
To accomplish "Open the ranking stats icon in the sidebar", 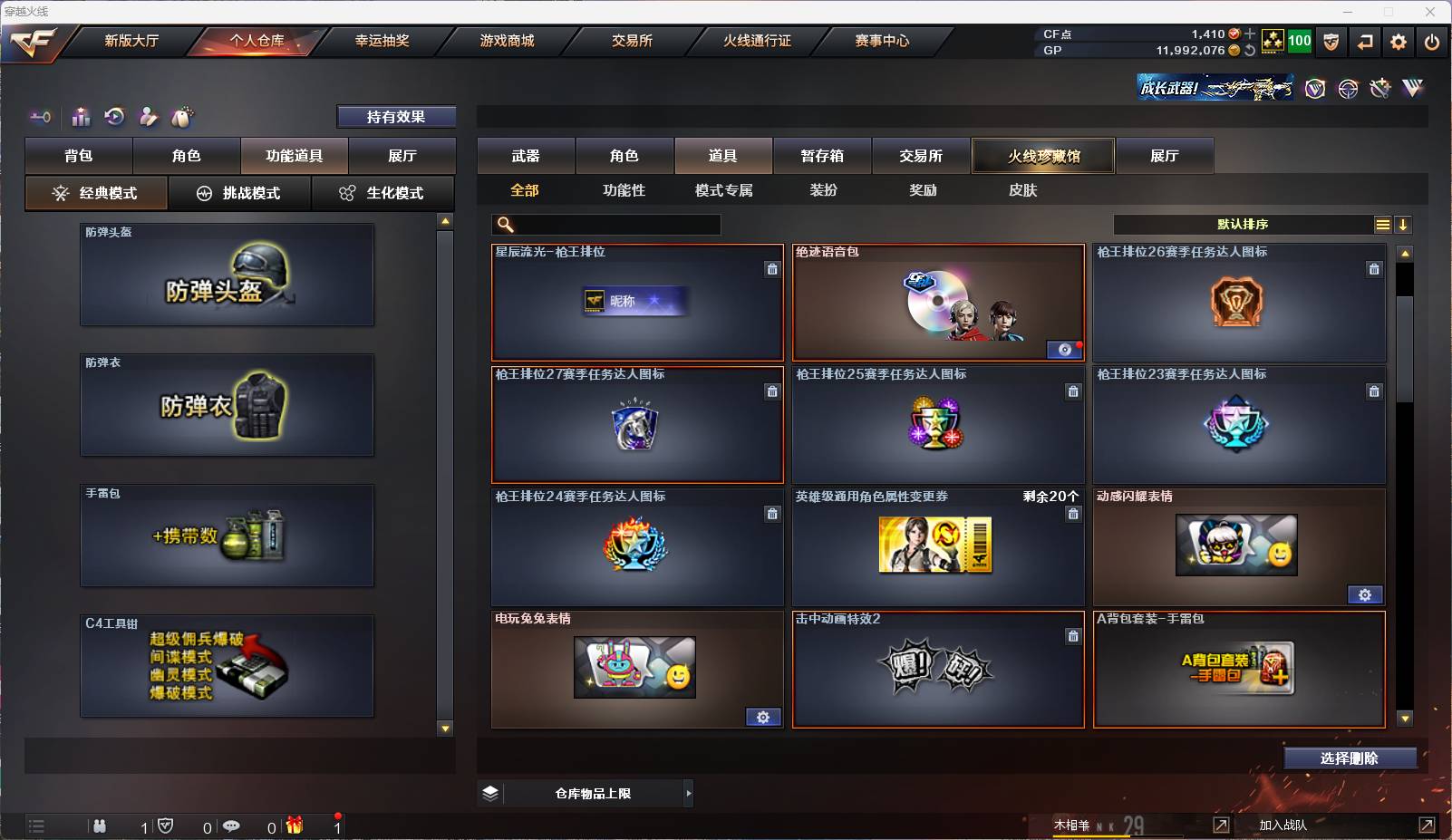I will [81, 117].
